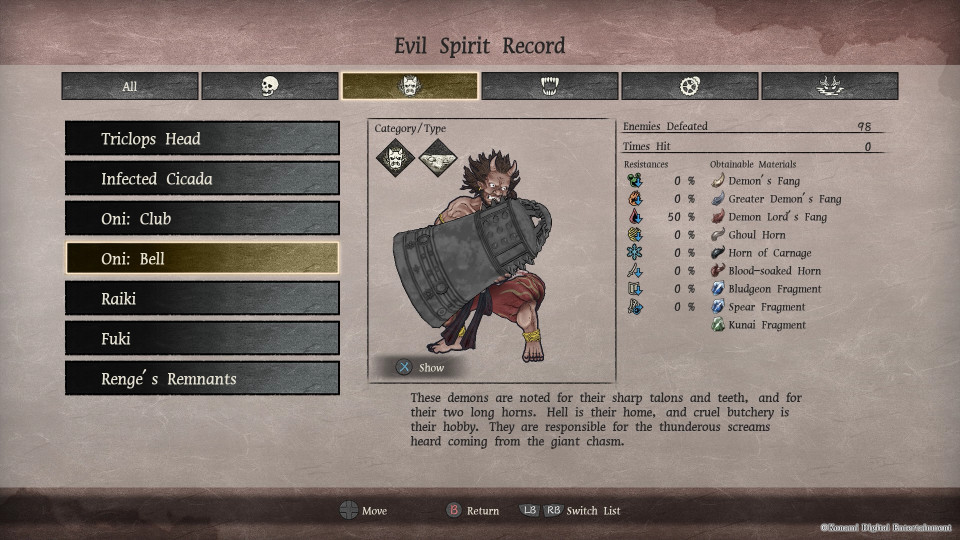Select the demon mask category tab
Screen dimensions: 960x540
(410, 86)
